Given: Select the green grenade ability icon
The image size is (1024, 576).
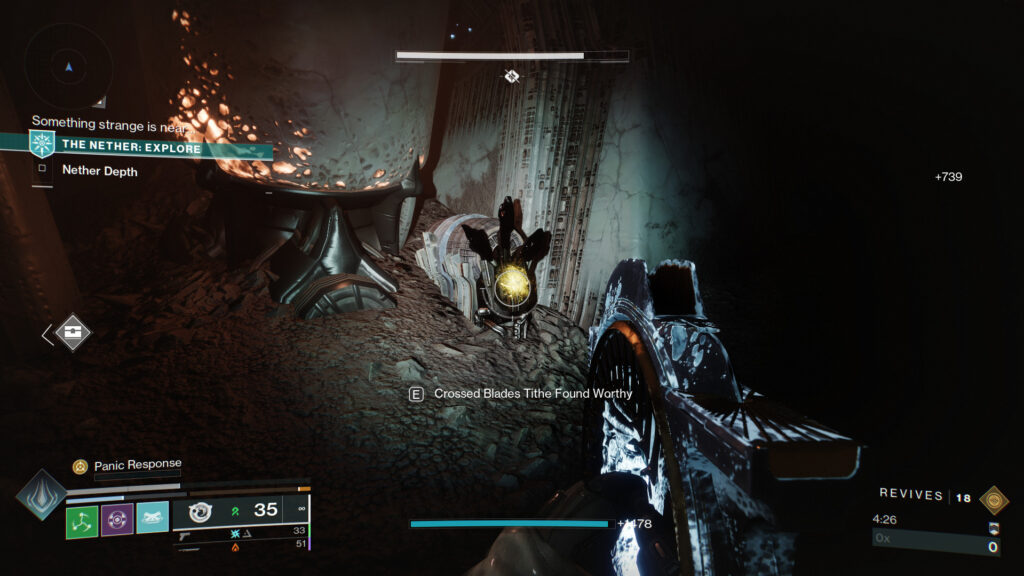Looking at the screenshot, I should pyautogui.click(x=82, y=519).
